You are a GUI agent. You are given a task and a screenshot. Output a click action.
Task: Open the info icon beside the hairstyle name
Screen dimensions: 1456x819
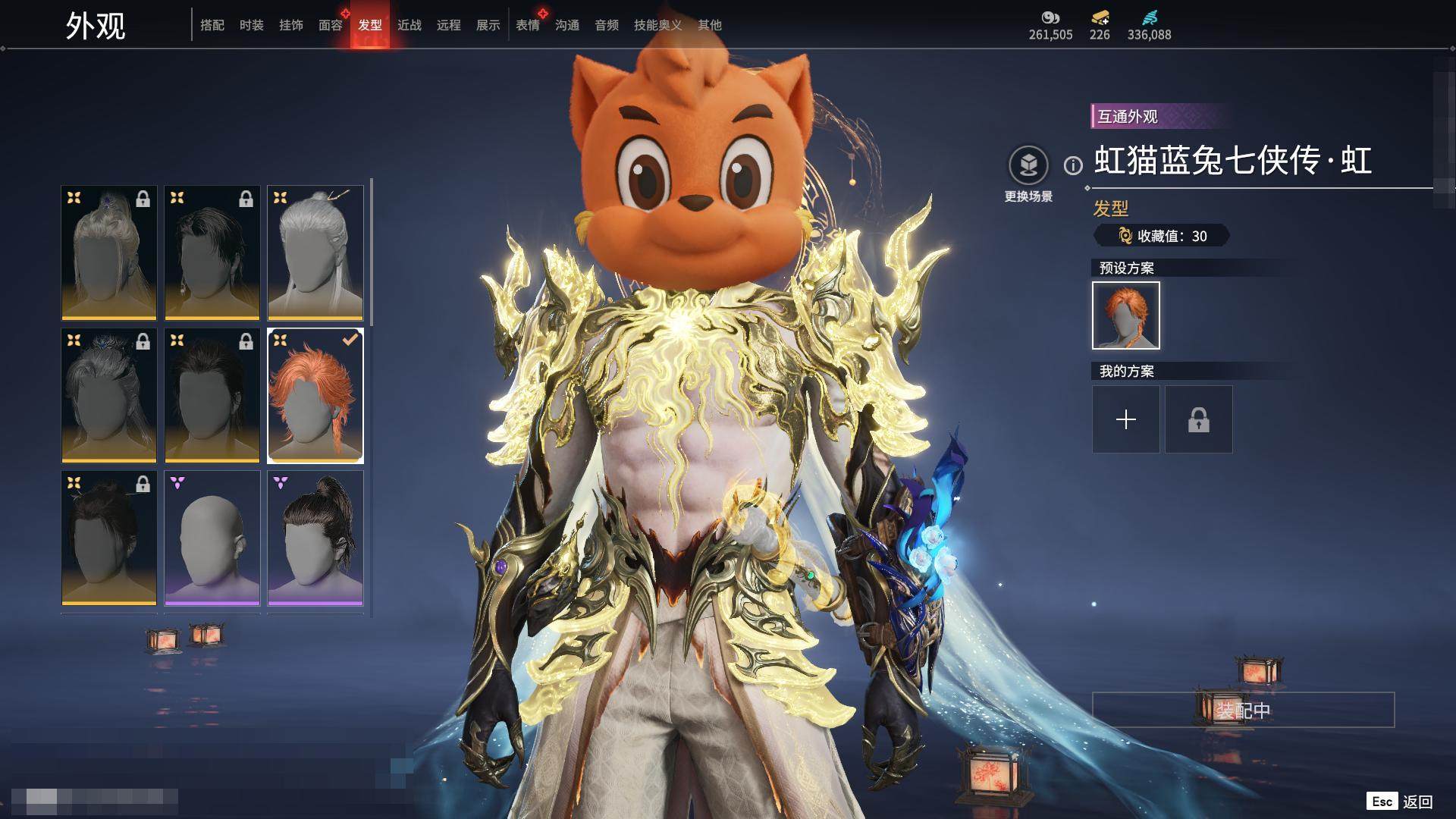[x=1073, y=165]
